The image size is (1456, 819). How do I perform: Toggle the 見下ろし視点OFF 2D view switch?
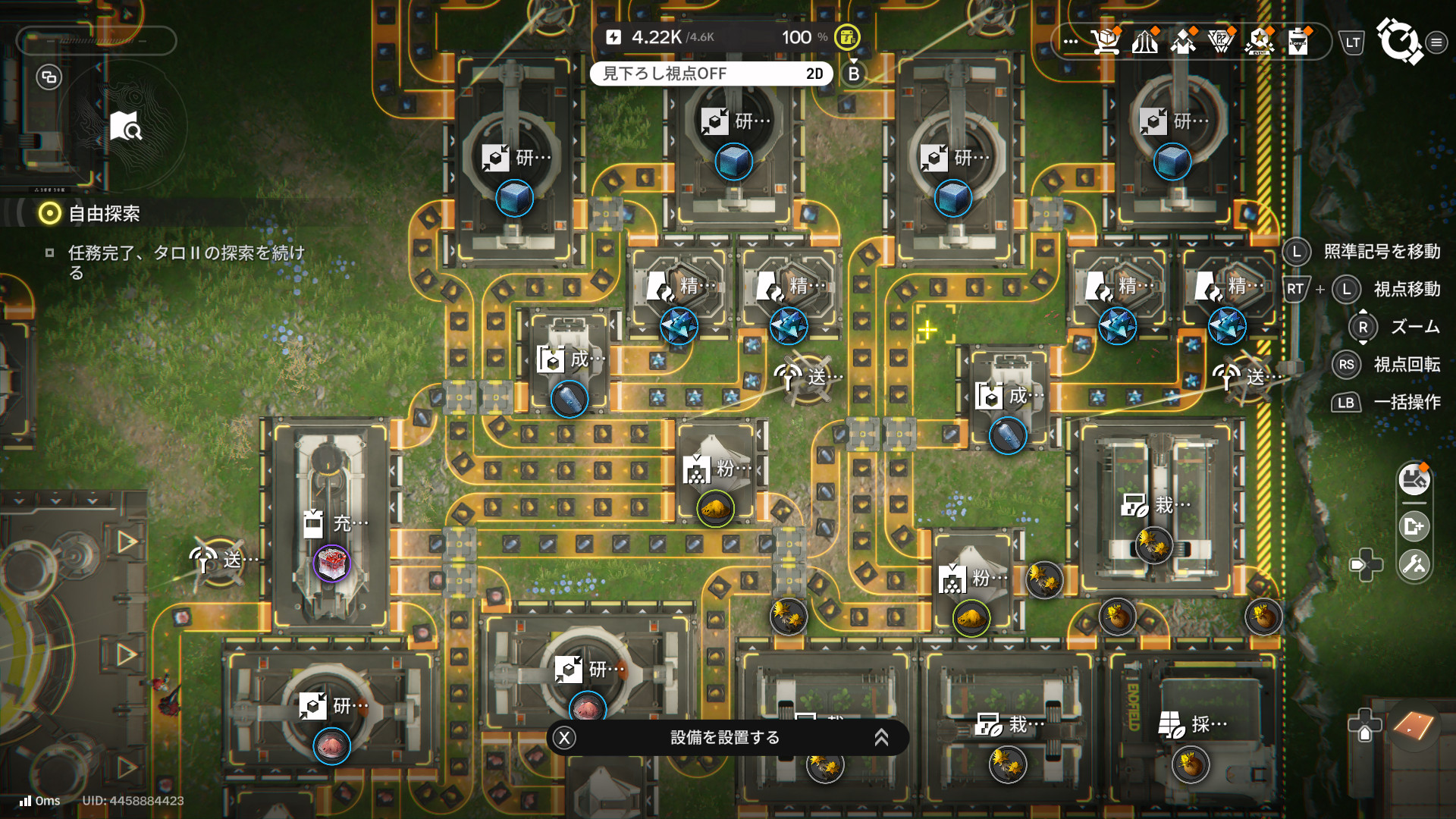711,74
